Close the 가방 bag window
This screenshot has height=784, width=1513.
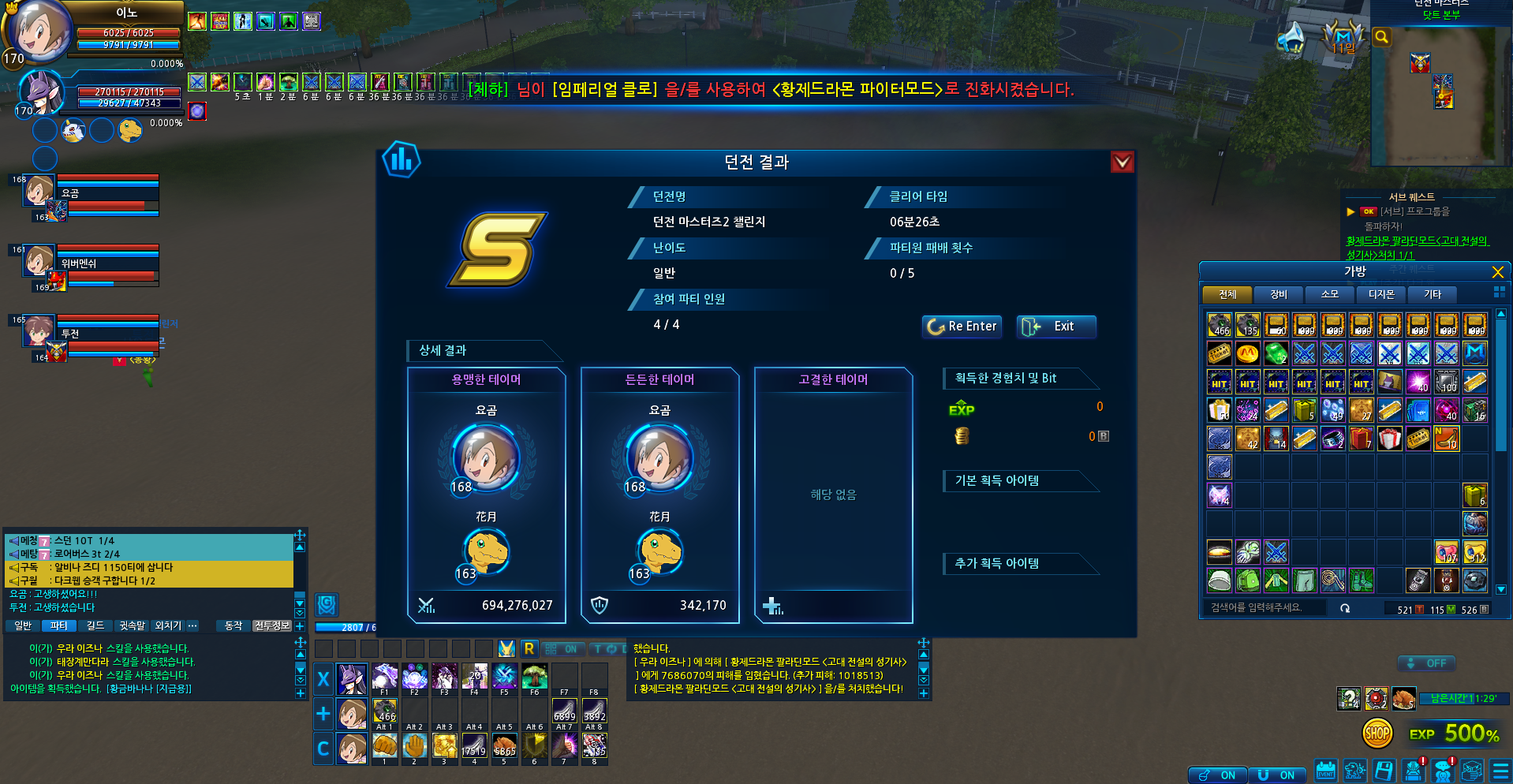pos(1497,272)
